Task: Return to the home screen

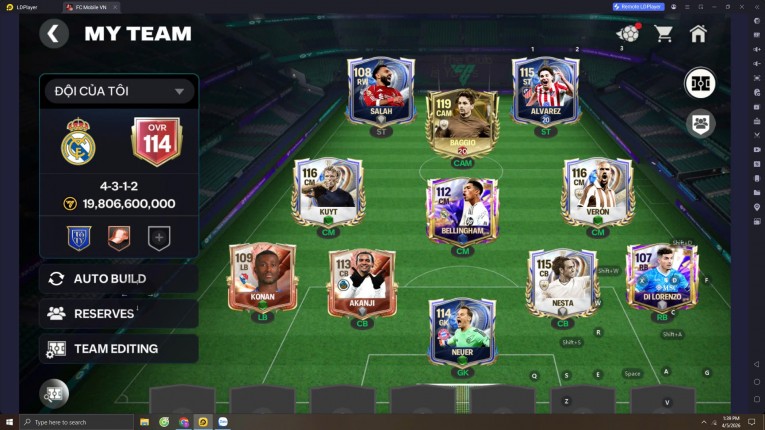Action: [x=698, y=34]
